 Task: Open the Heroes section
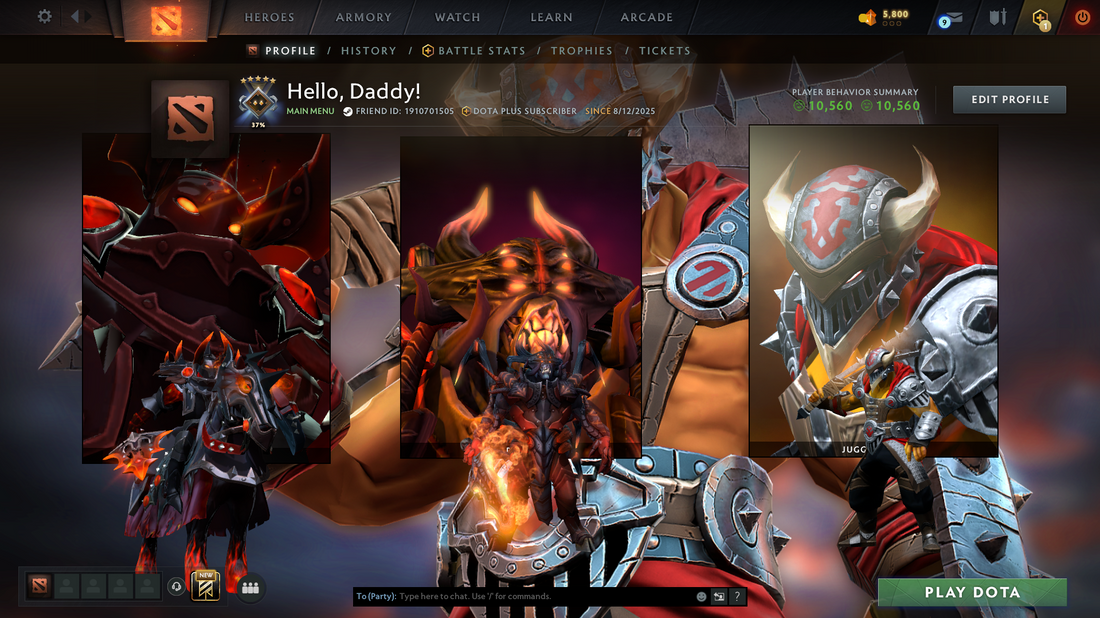(x=270, y=17)
